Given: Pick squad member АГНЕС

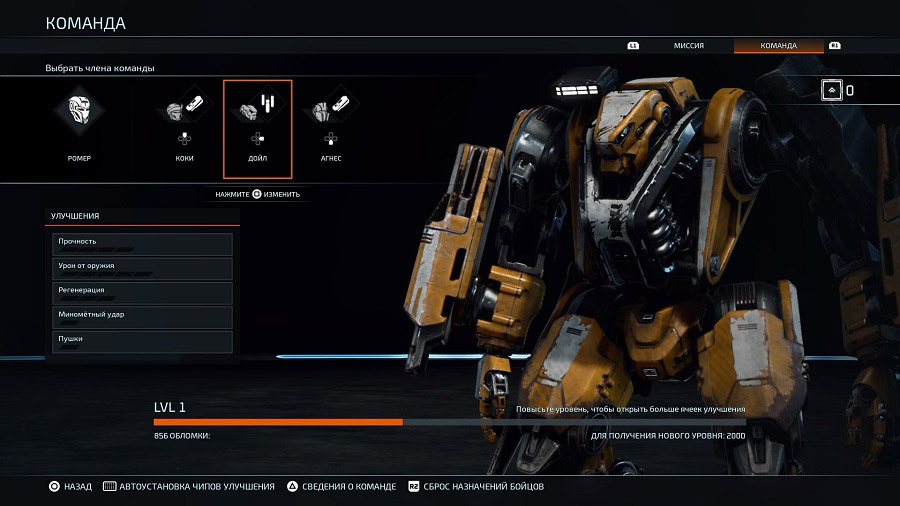Looking at the screenshot, I should (331, 127).
